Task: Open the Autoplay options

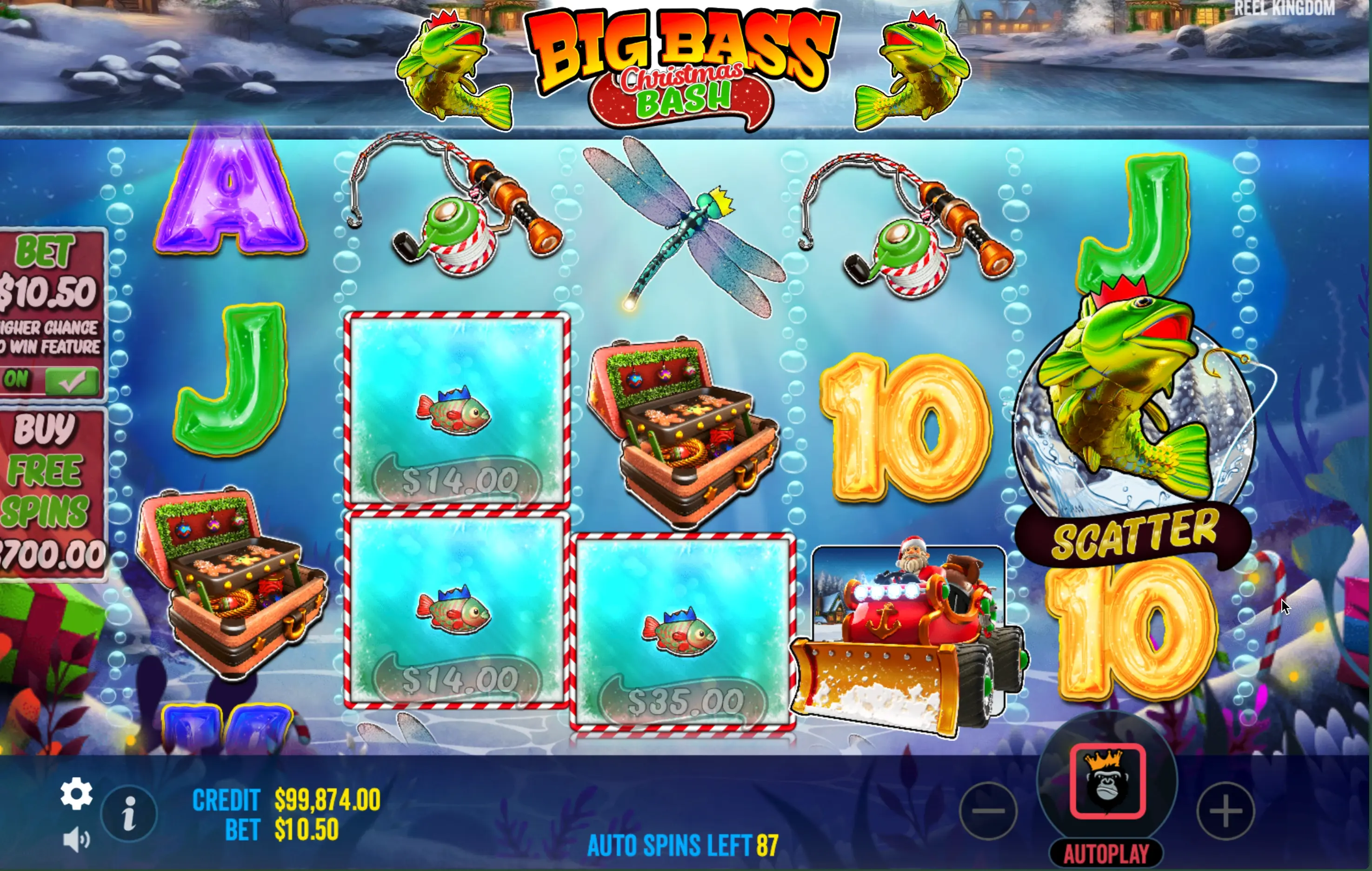Action: [x=1106, y=854]
